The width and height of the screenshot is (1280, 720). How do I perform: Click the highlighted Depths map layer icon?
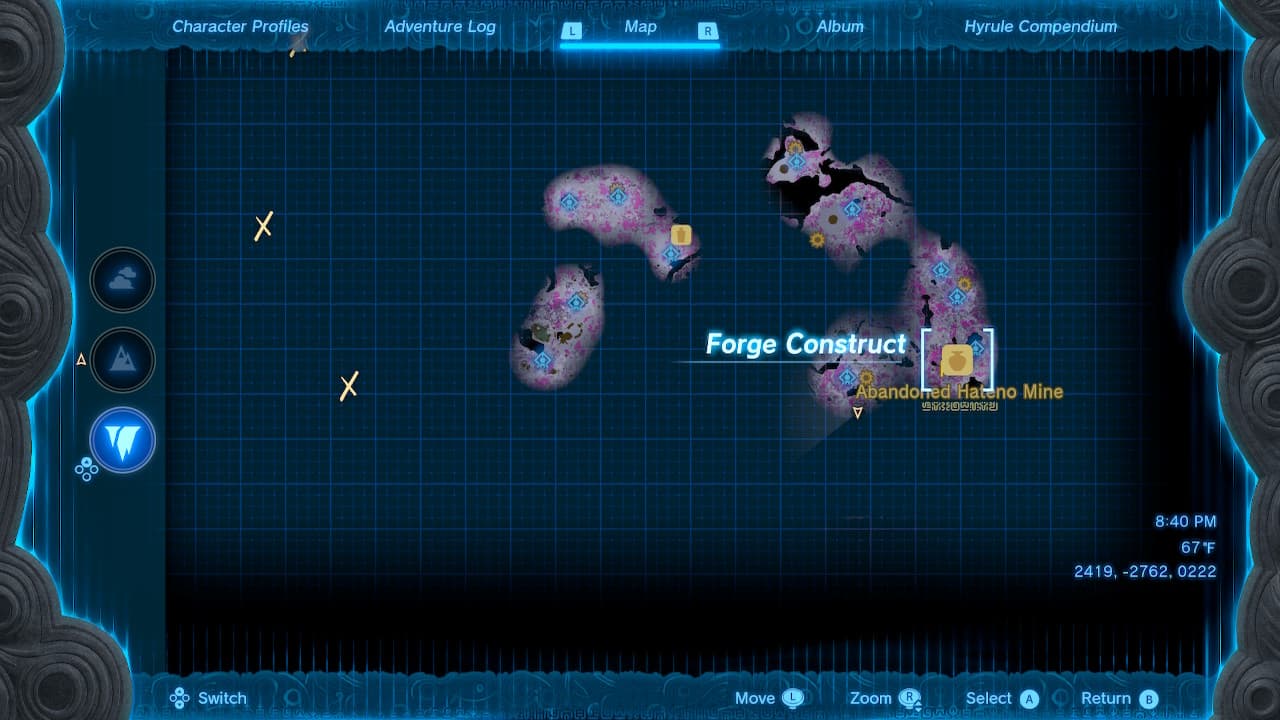click(x=121, y=439)
